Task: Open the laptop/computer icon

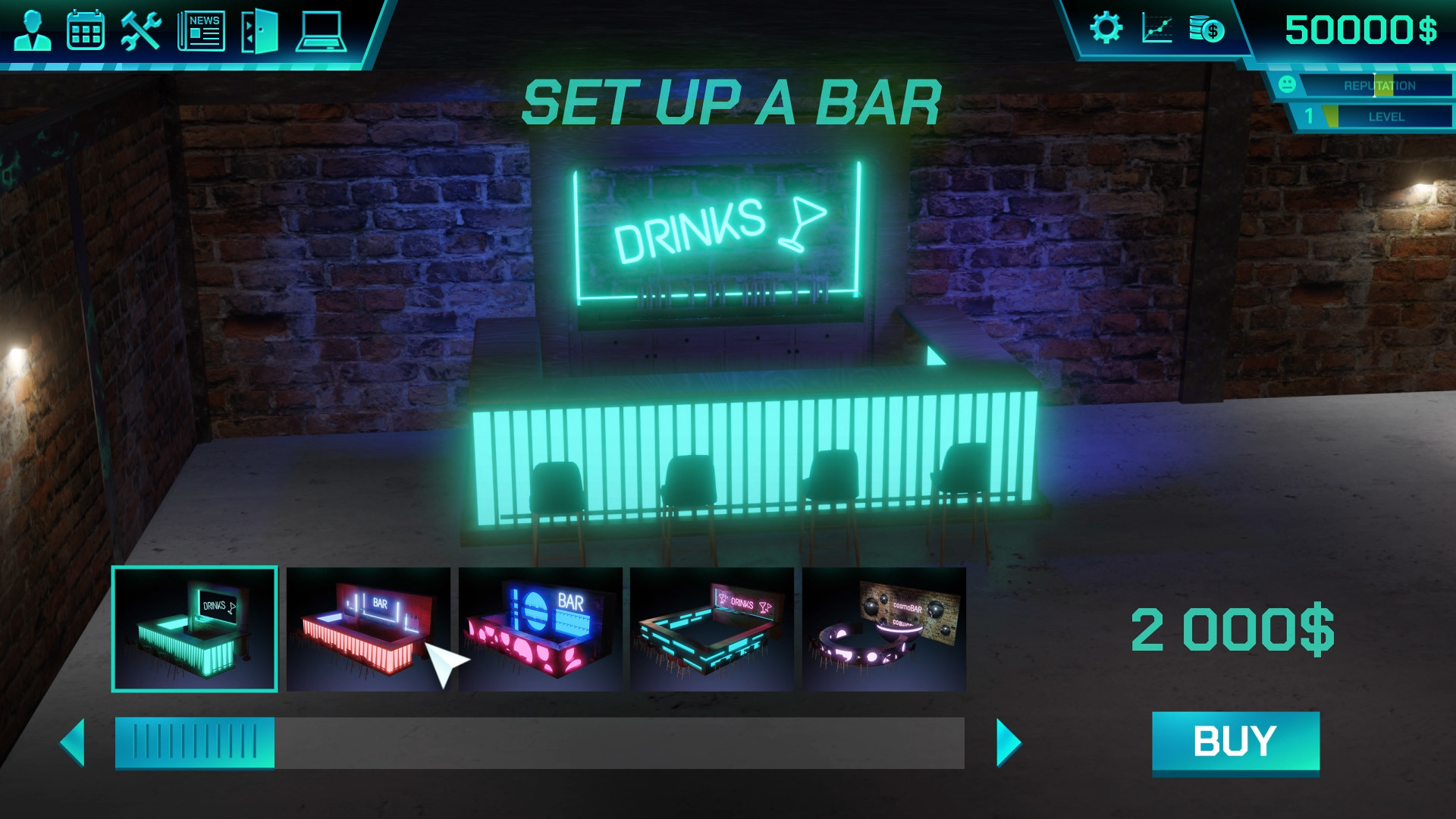Action: pos(322,30)
